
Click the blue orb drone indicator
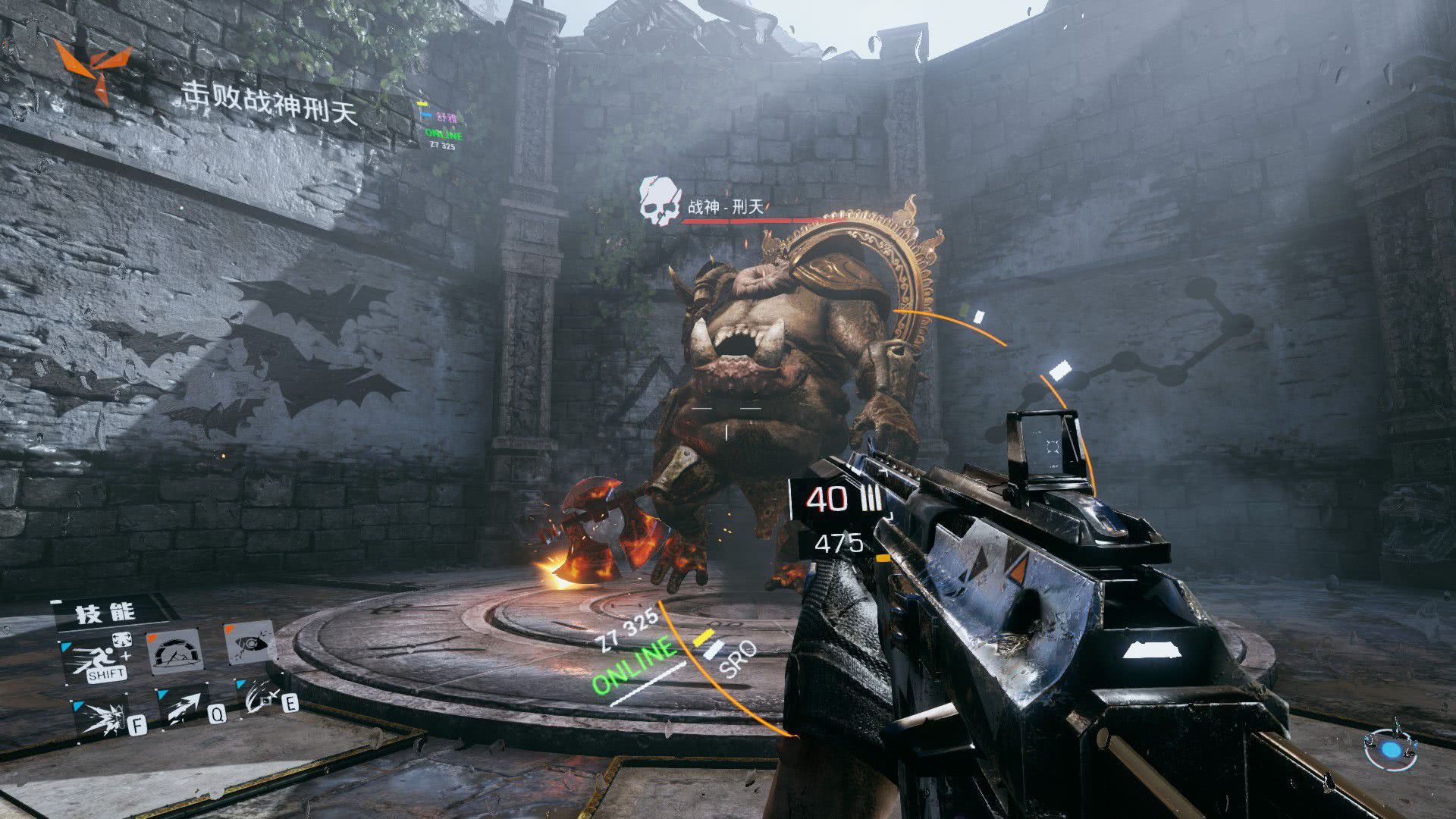[x=1391, y=750]
